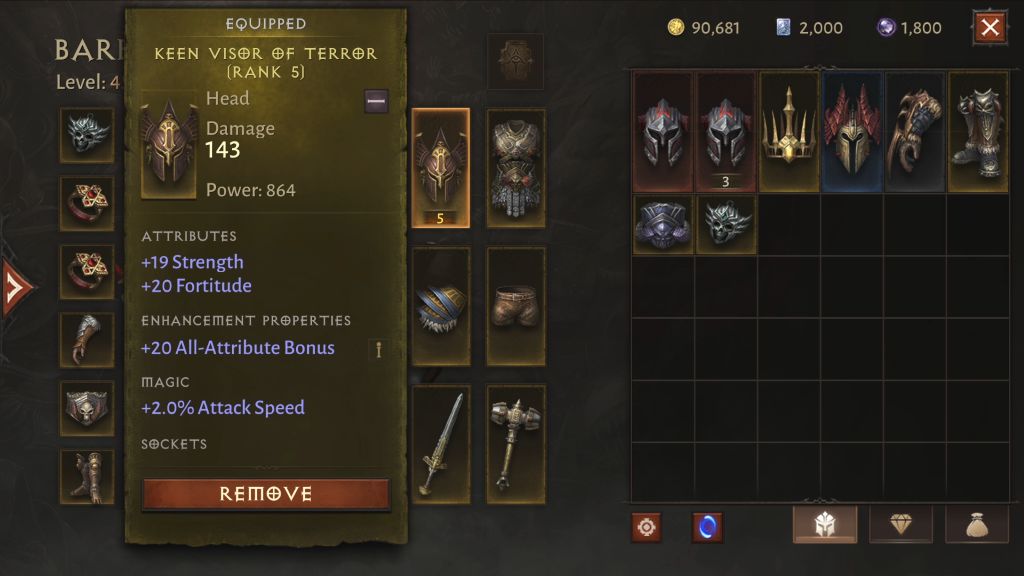Select the equipped war hammer slot
Image resolution: width=1024 pixels, height=576 pixels.
(516, 443)
